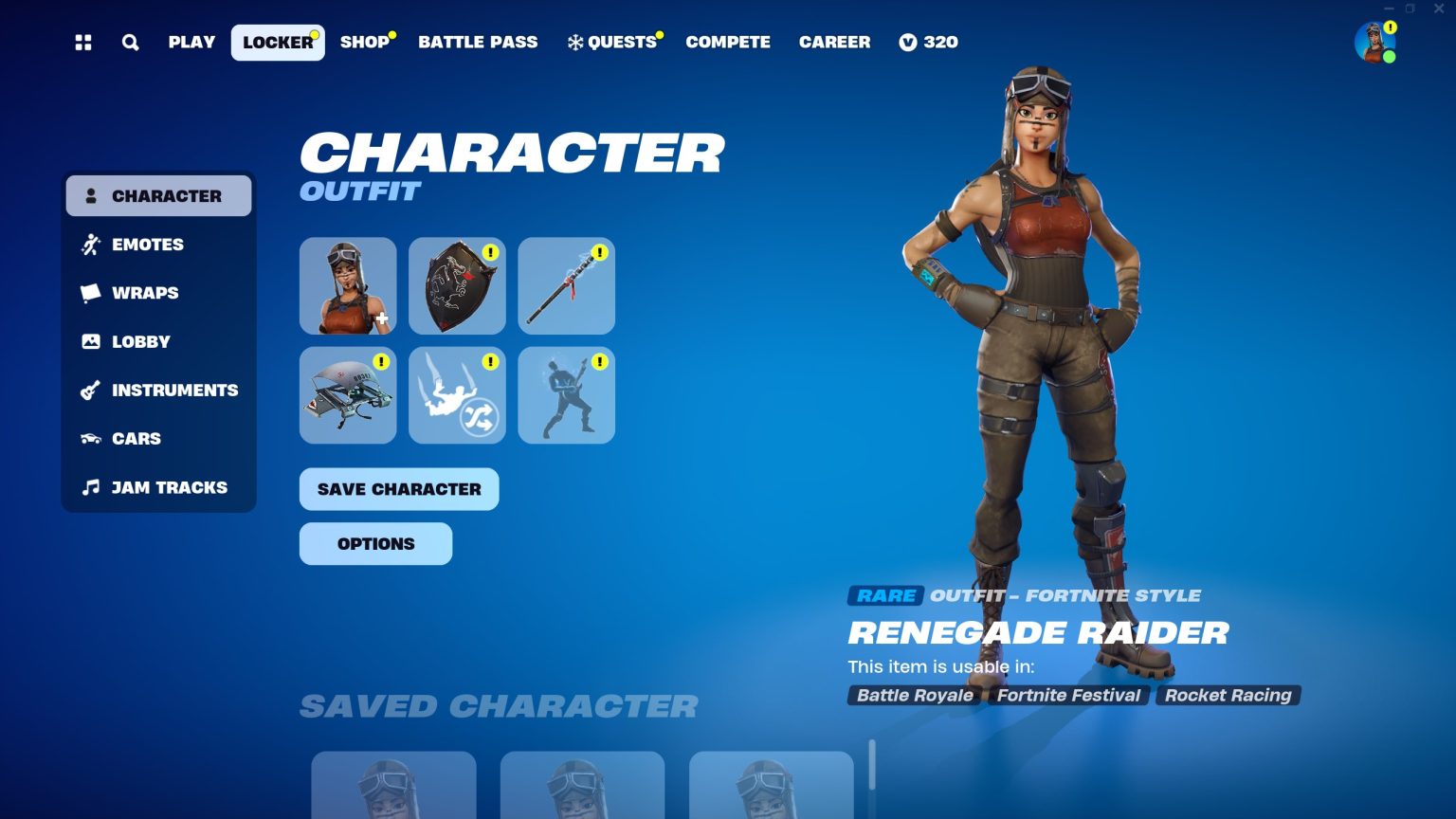Expand the pickaxe slot item
The width and height of the screenshot is (1456, 819).
[566, 285]
